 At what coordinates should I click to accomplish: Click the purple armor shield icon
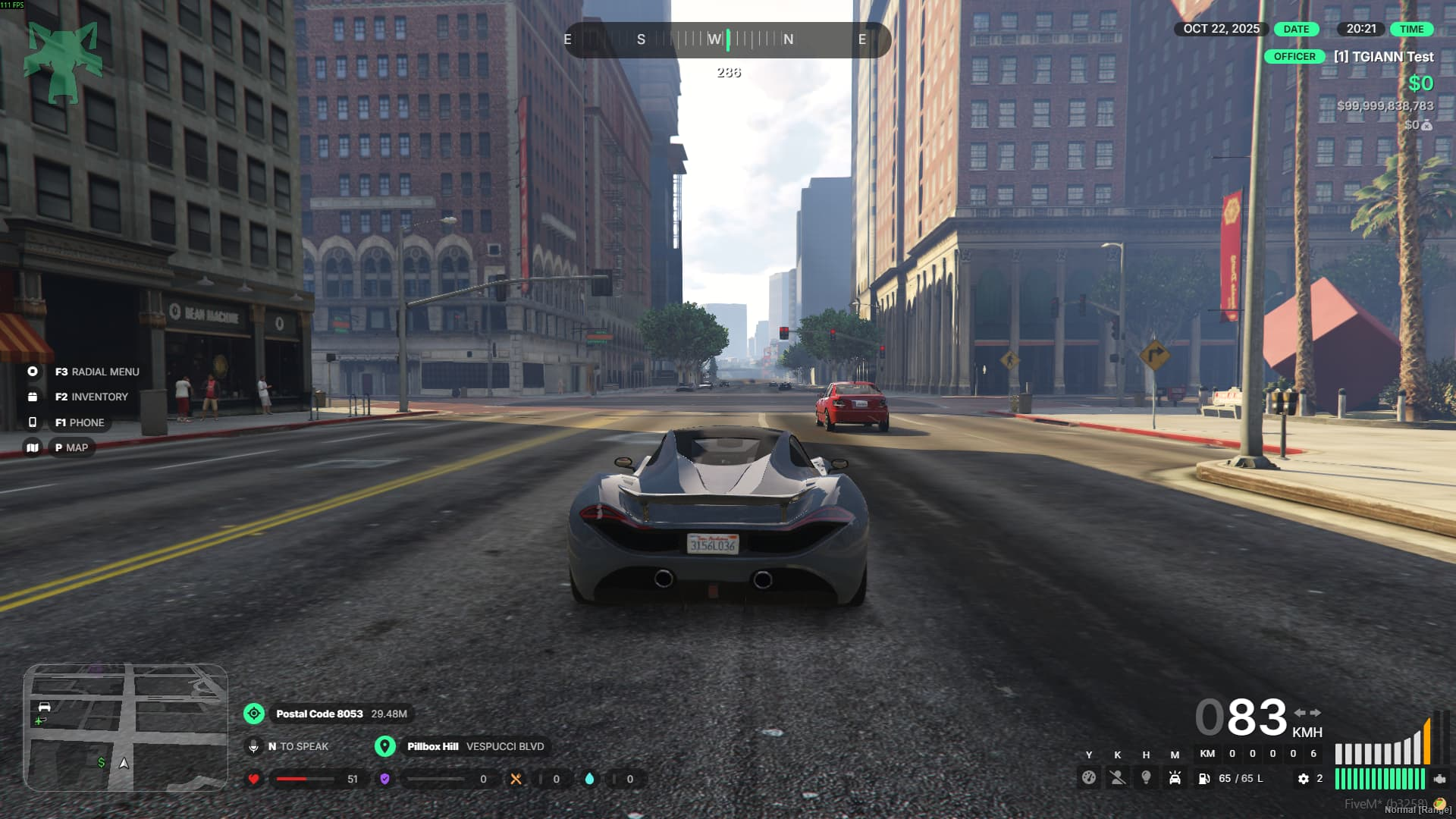[384, 779]
